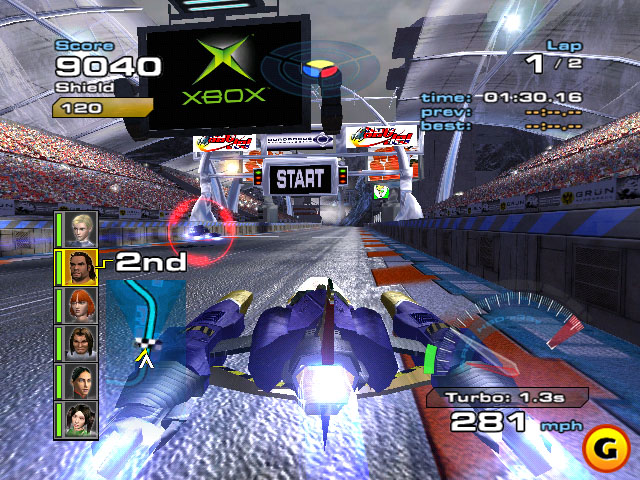
Task: Click the highlighted yellow 2nd place racer portrait
Action: click(x=82, y=265)
